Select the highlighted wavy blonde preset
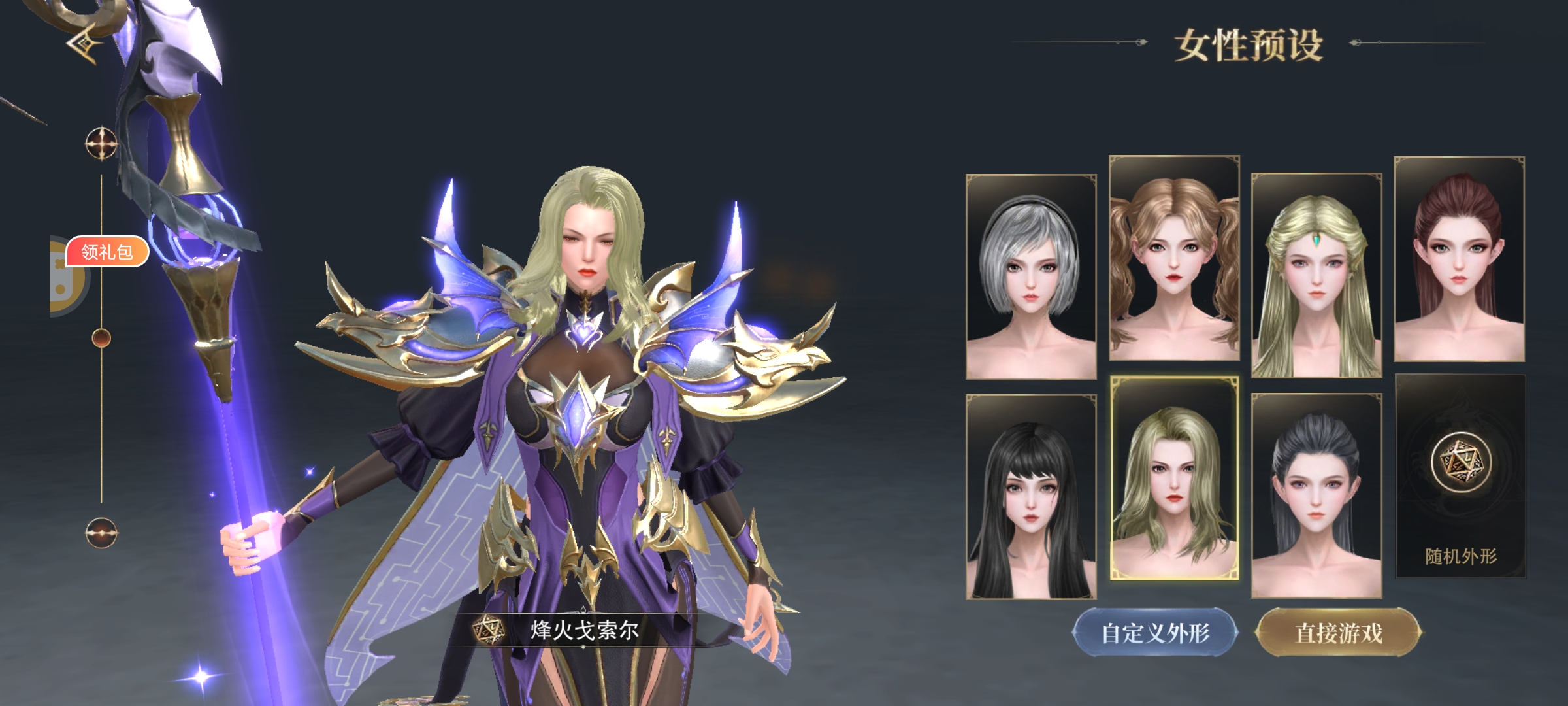The height and width of the screenshot is (706, 1568). click(x=1174, y=479)
